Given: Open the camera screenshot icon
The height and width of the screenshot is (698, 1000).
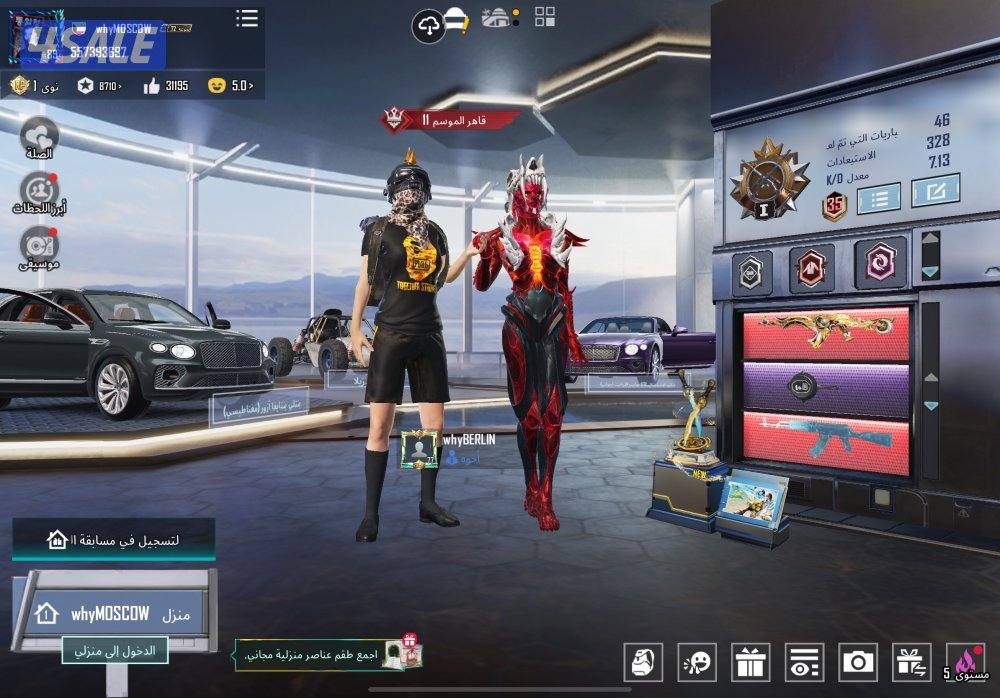Looking at the screenshot, I should pyautogui.click(x=858, y=662).
